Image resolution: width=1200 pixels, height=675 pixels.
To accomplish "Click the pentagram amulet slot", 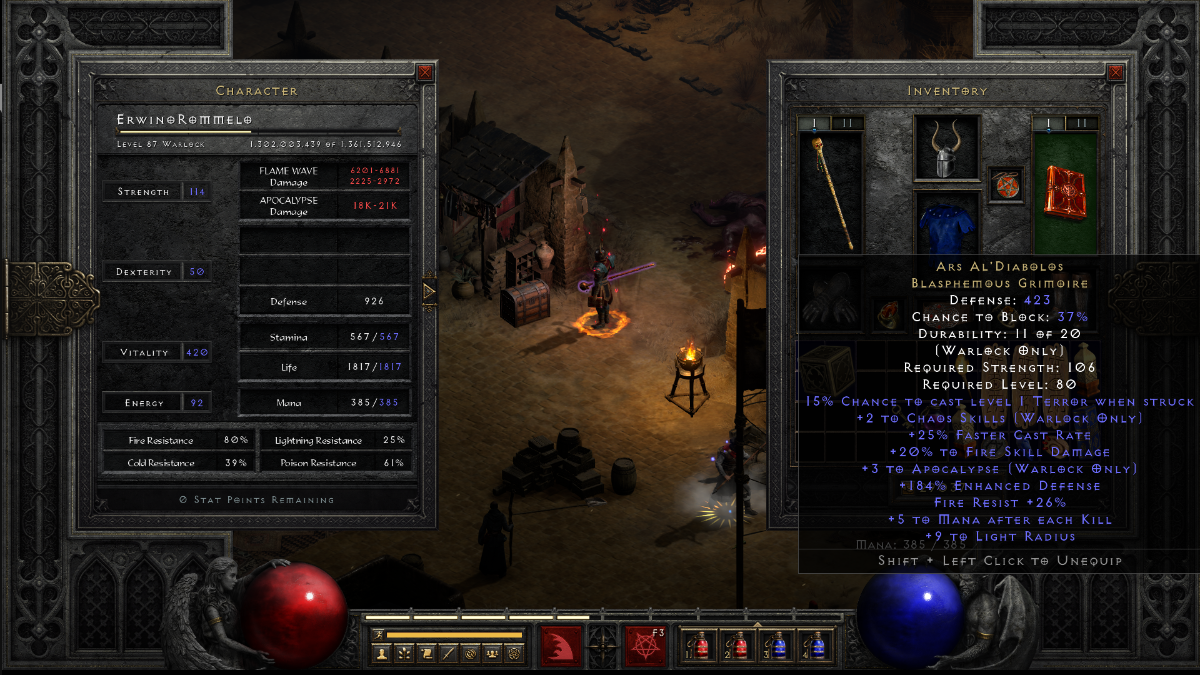I will click(1006, 184).
